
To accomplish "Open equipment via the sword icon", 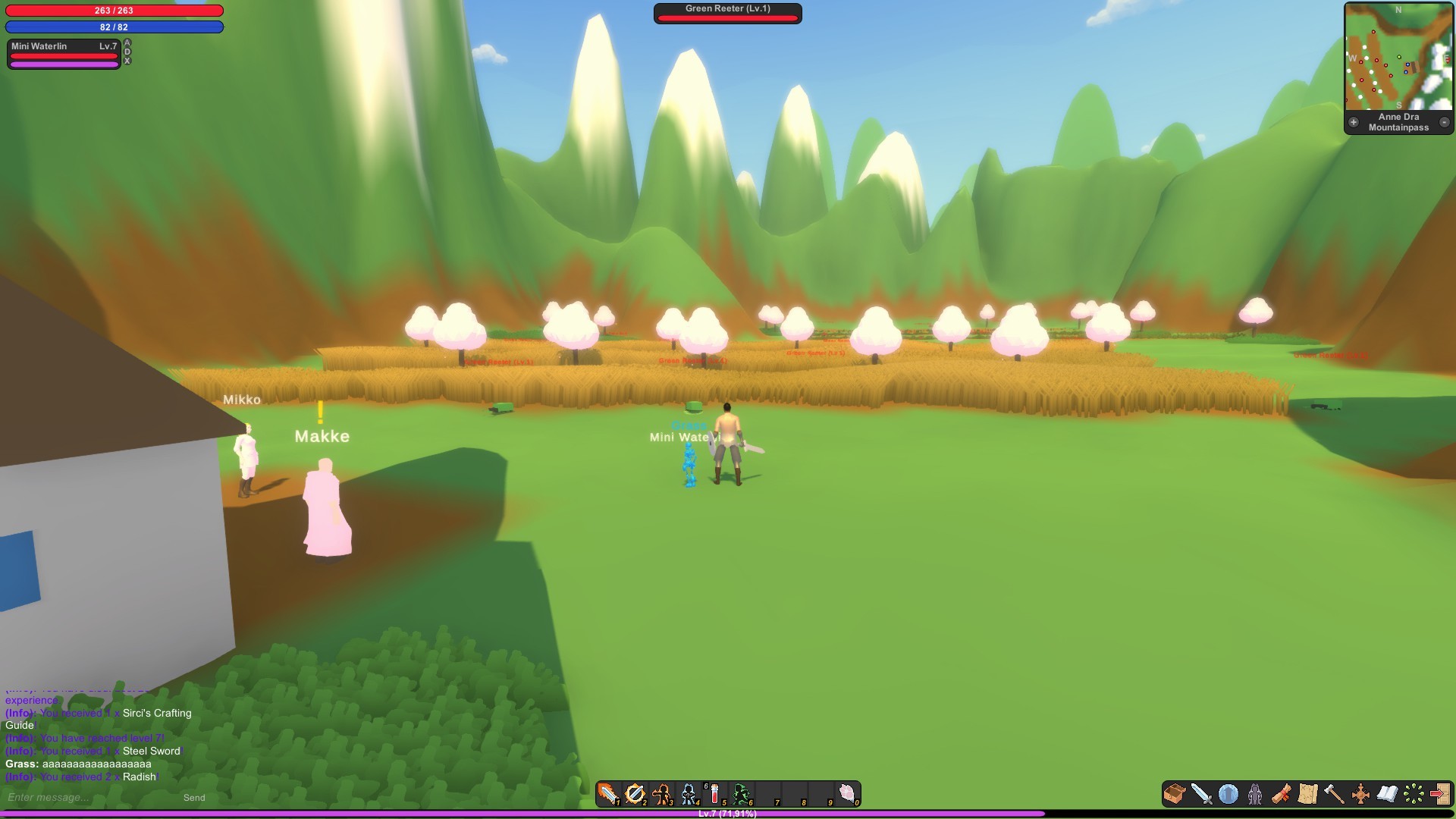I will [x=1201, y=795].
